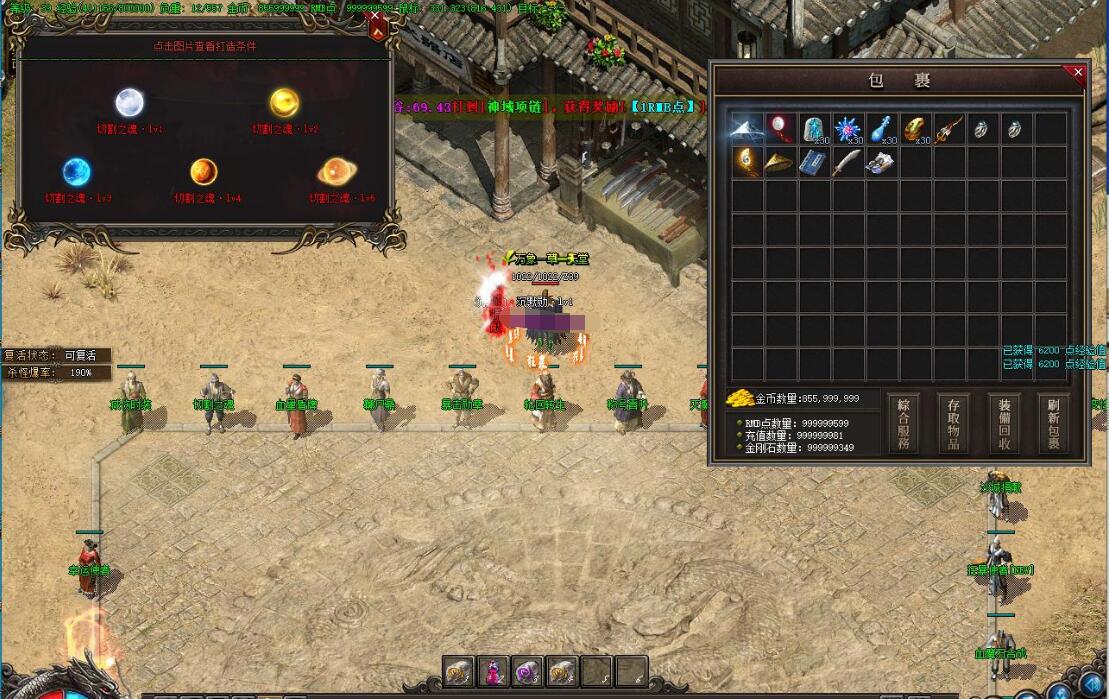Use the pink potion hotbar slot

point(494,672)
